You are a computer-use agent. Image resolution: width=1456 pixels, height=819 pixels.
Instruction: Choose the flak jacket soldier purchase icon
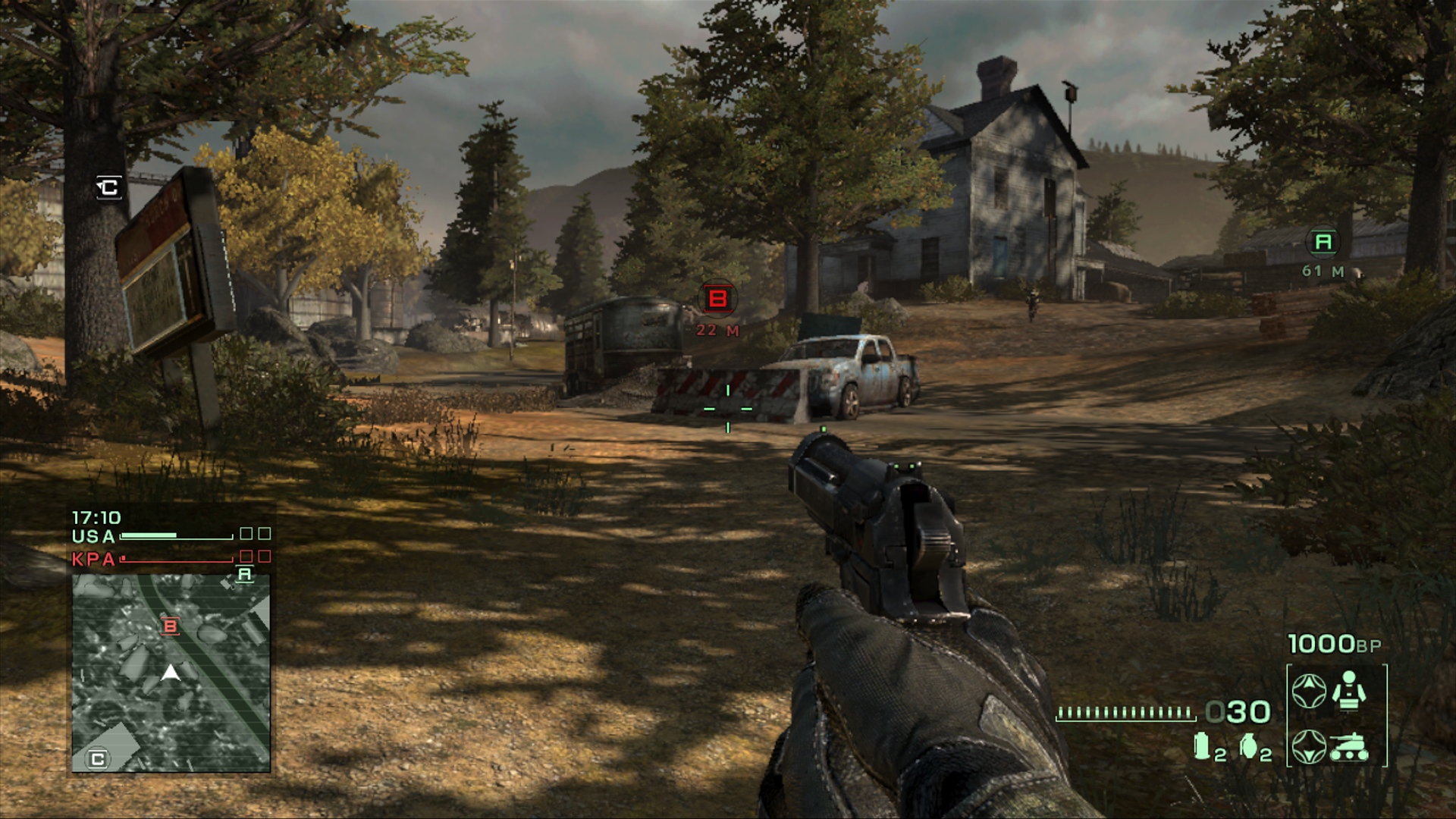[x=1348, y=691]
